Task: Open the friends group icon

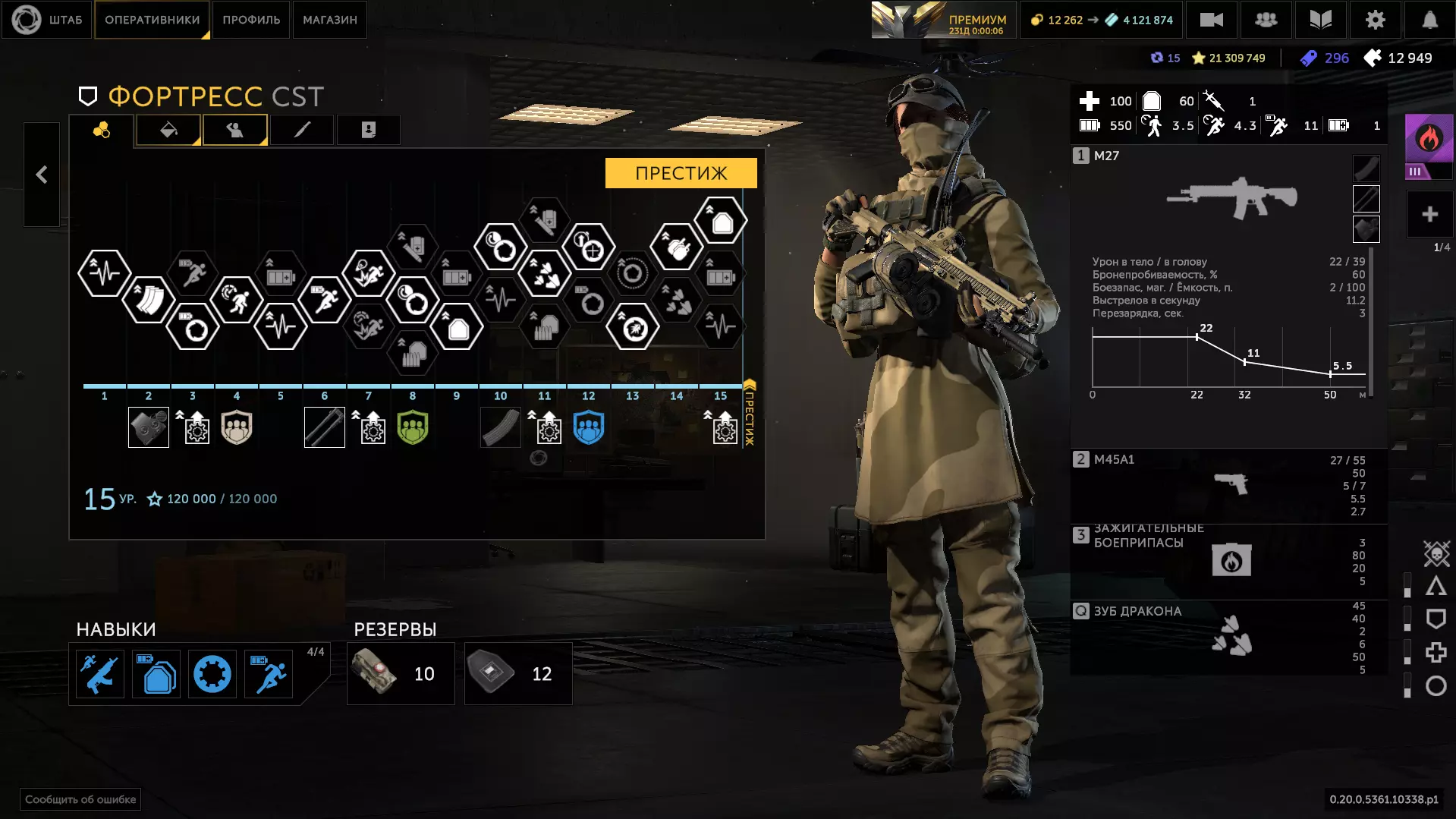Action: [1266, 20]
